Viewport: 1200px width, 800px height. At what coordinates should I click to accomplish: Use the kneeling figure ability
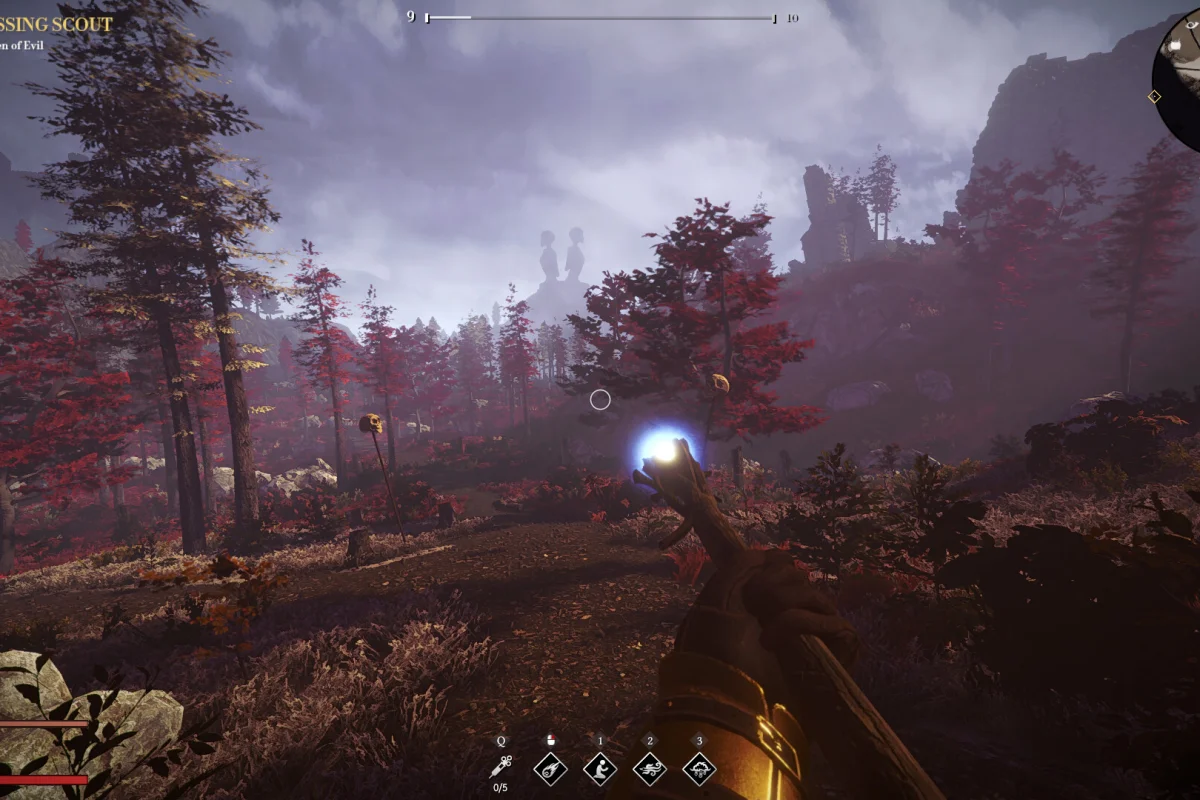pos(600,768)
